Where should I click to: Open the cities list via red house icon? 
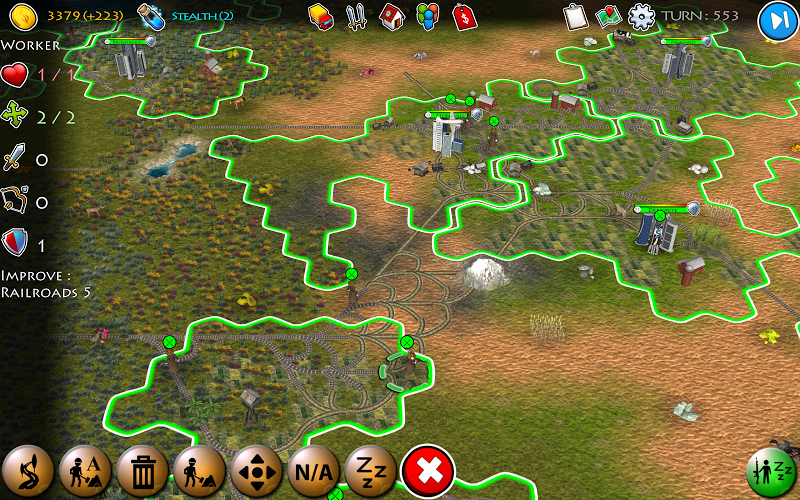392,16
